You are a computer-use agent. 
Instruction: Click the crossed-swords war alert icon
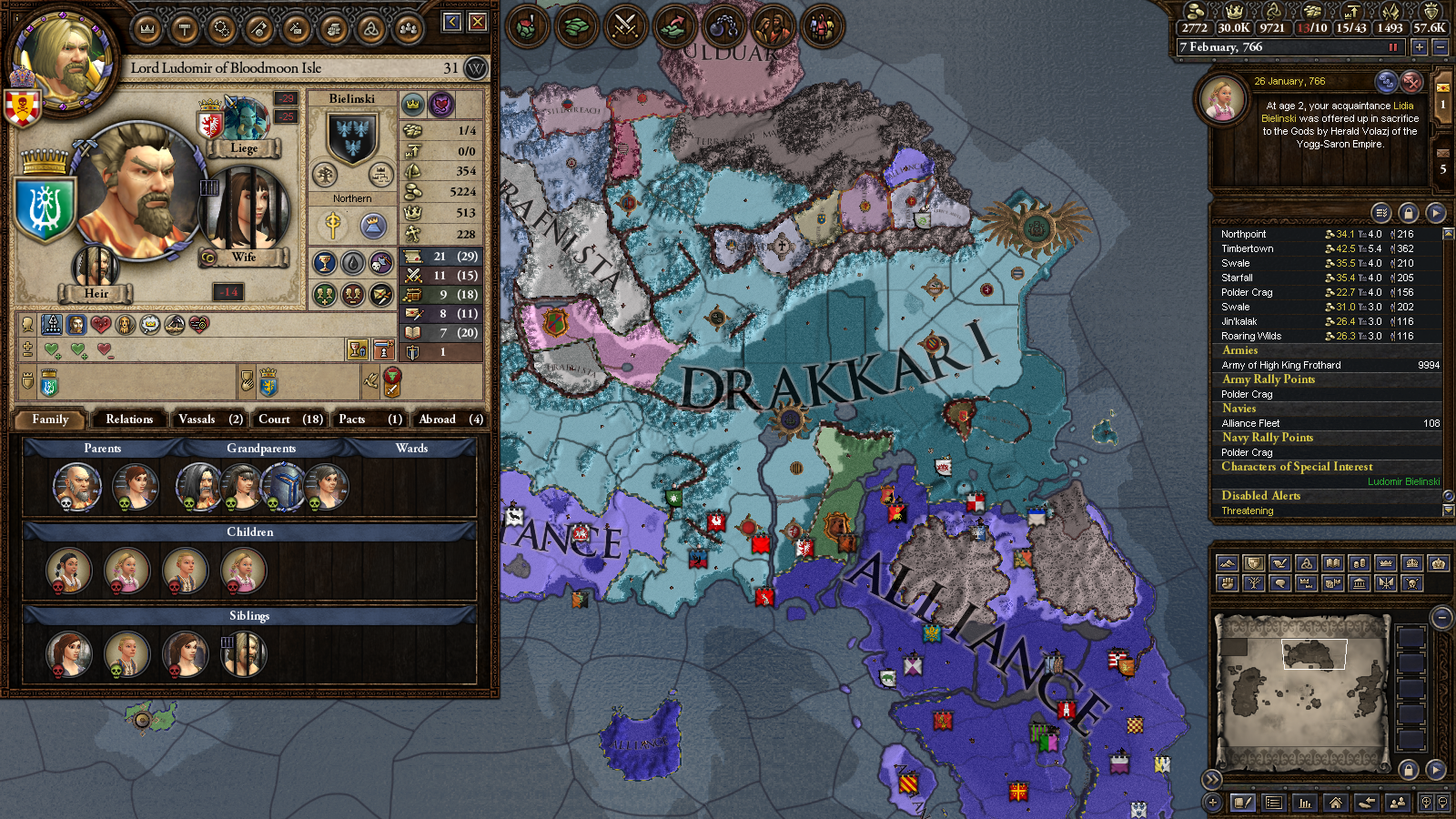pyautogui.click(x=625, y=26)
